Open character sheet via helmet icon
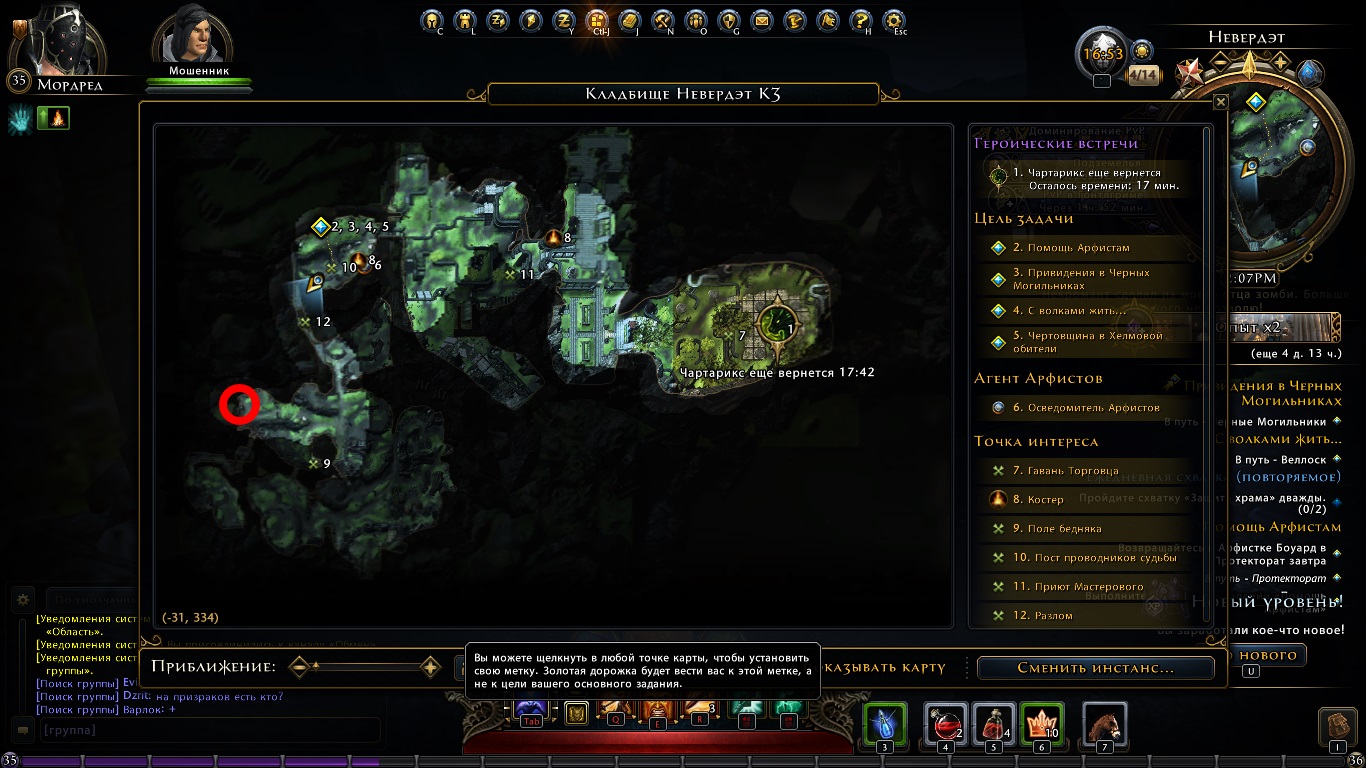This screenshot has height=768, width=1366. tap(431, 20)
